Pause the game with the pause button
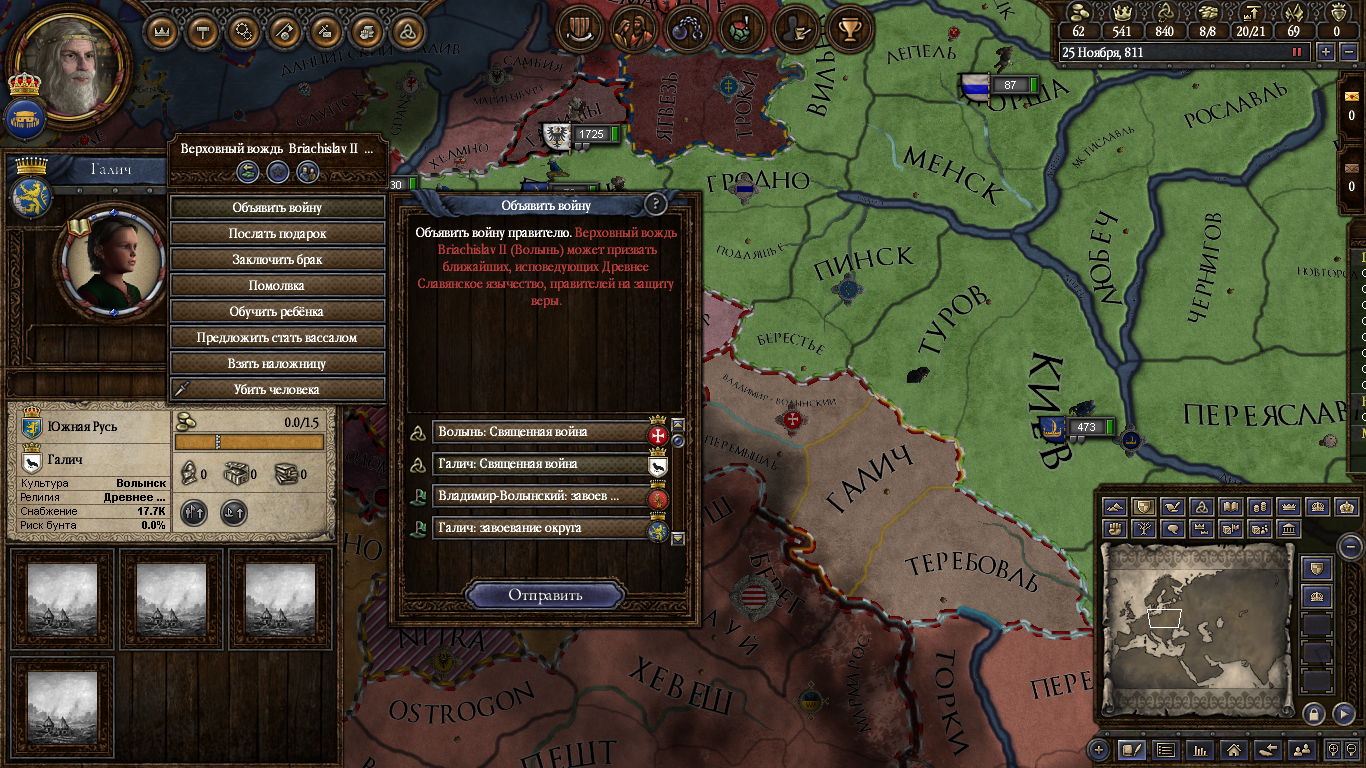This screenshot has height=768, width=1366. point(1298,52)
